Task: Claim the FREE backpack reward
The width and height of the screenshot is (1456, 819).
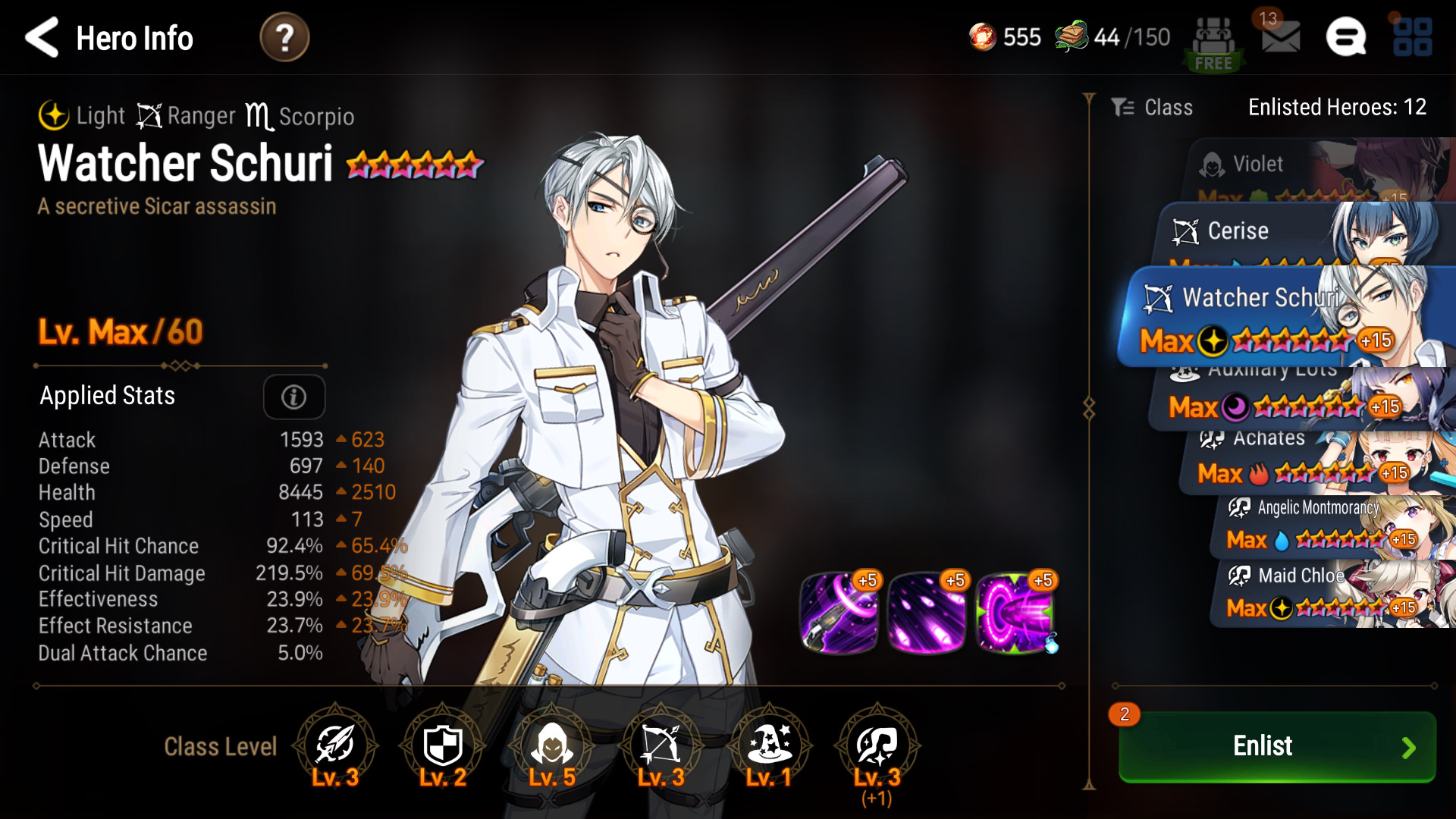Action: pos(1213,44)
